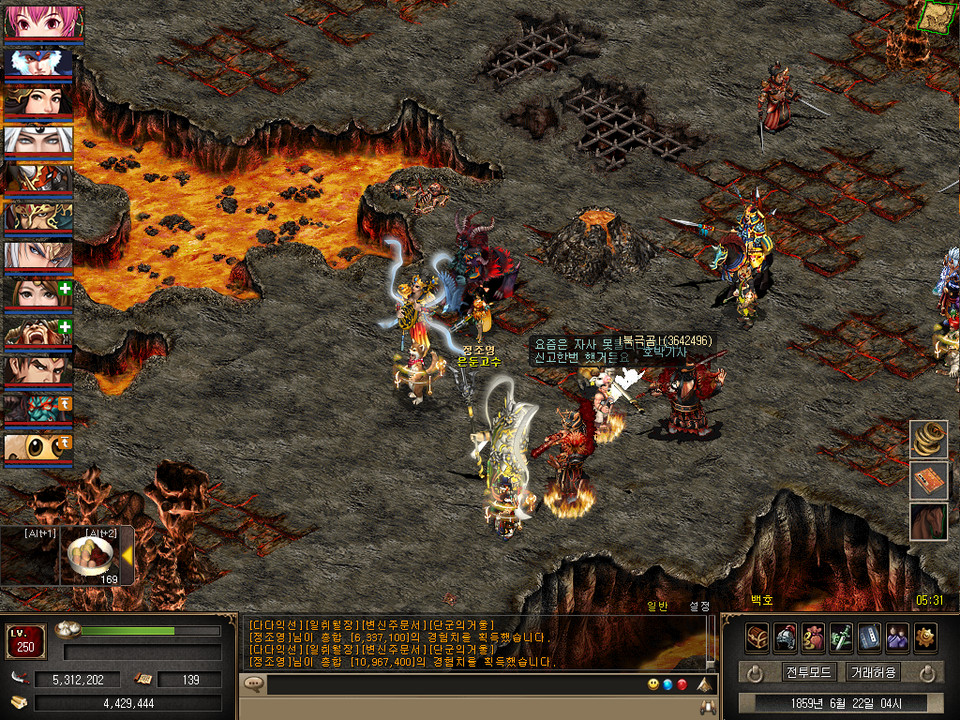The width and height of the screenshot is (960, 720).
Task: Open the green sword skills icon
Action: click(841, 637)
